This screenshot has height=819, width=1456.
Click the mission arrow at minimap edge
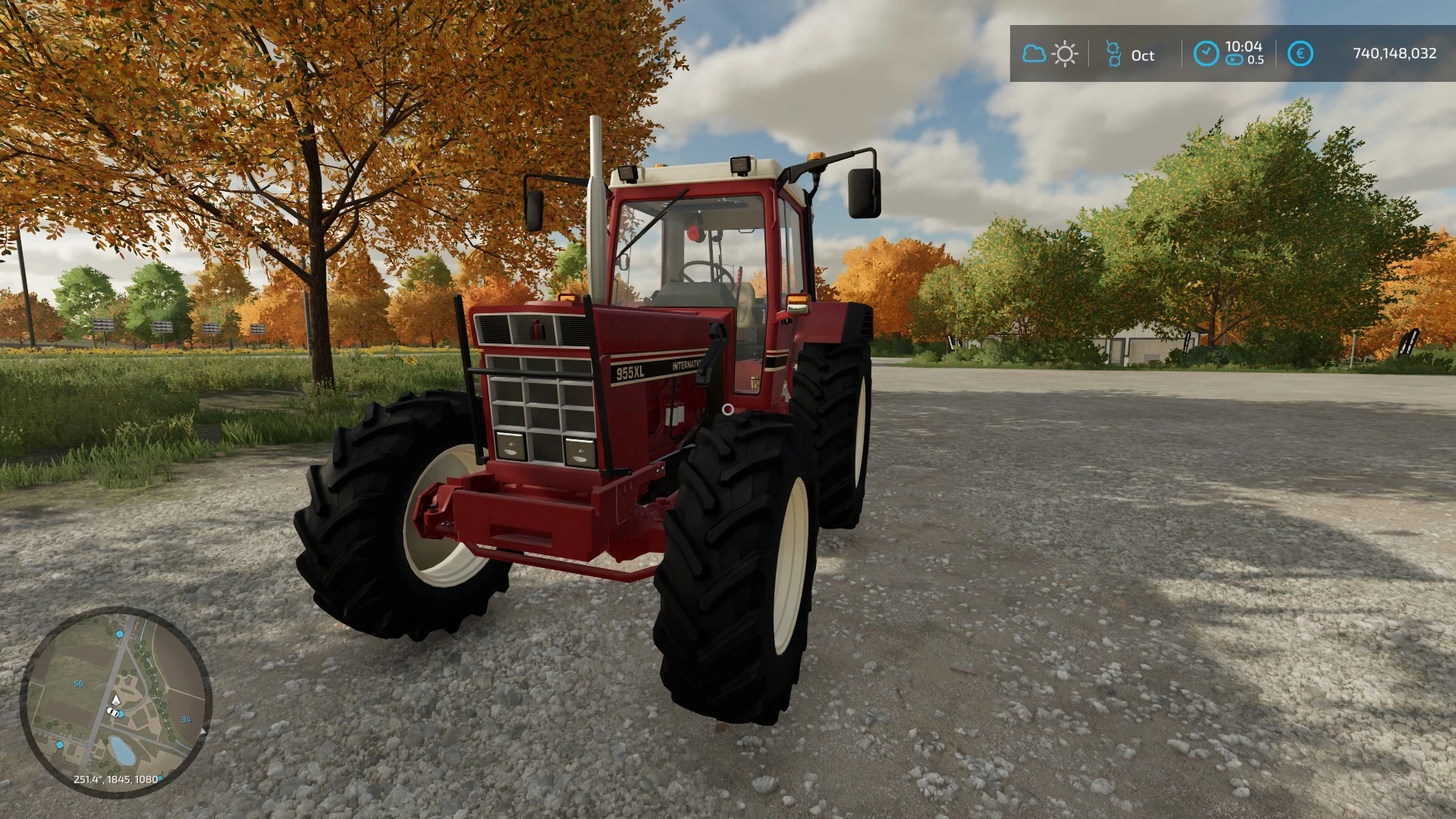click(202, 731)
